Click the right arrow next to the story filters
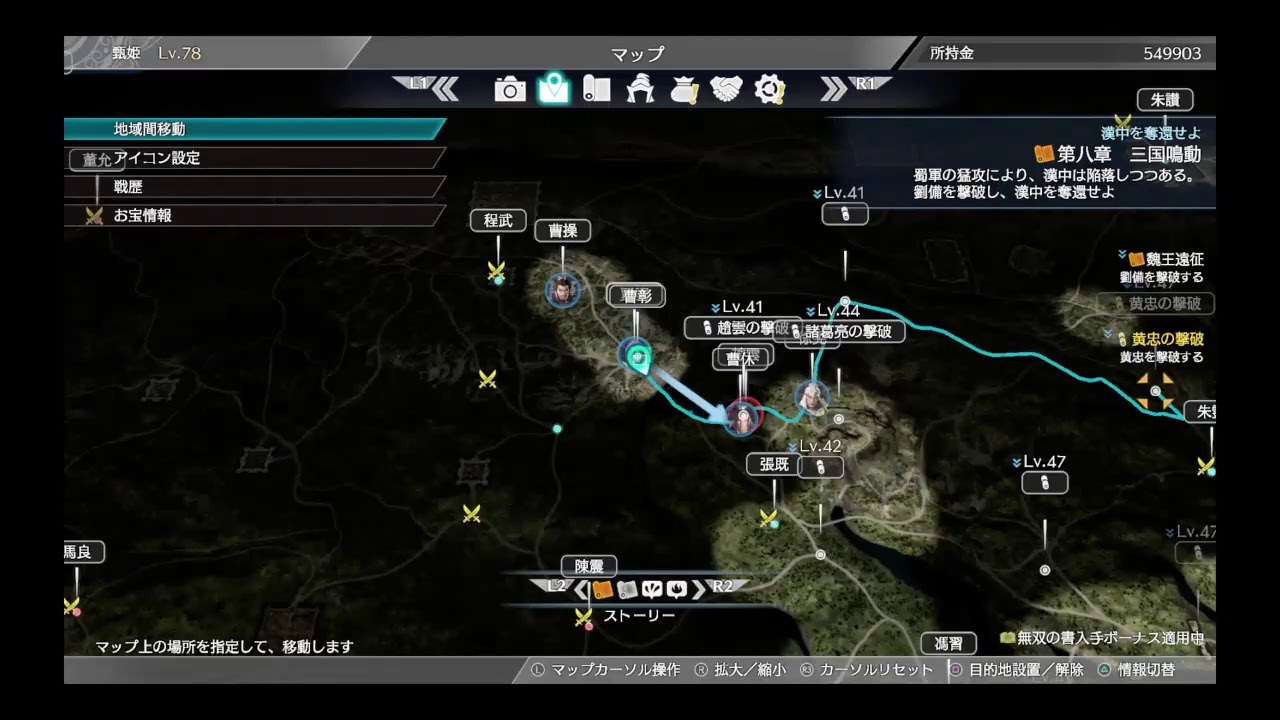1280x720 pixels. (699, 589)
